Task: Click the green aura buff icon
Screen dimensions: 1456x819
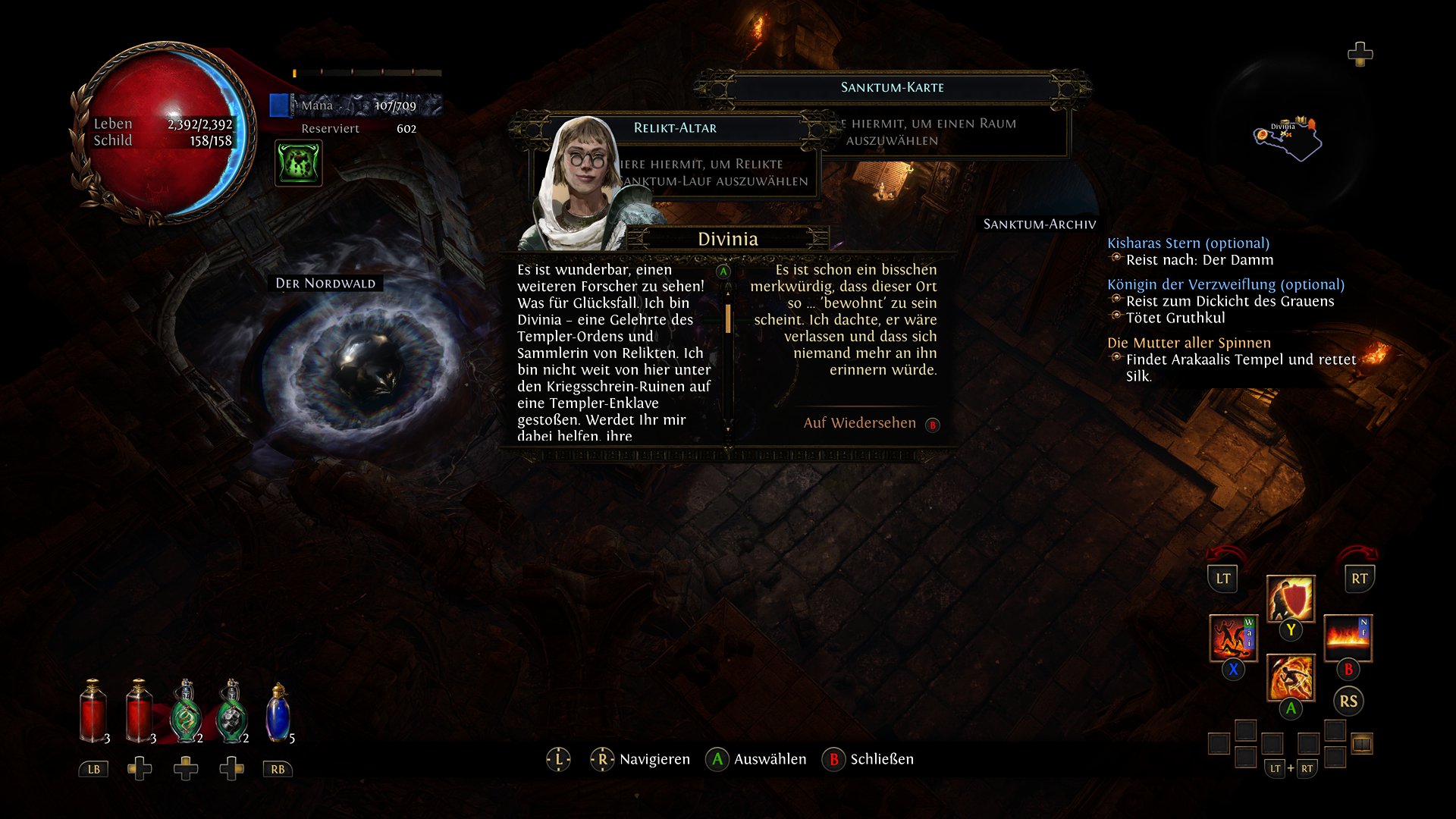Action: click(298, 163)
